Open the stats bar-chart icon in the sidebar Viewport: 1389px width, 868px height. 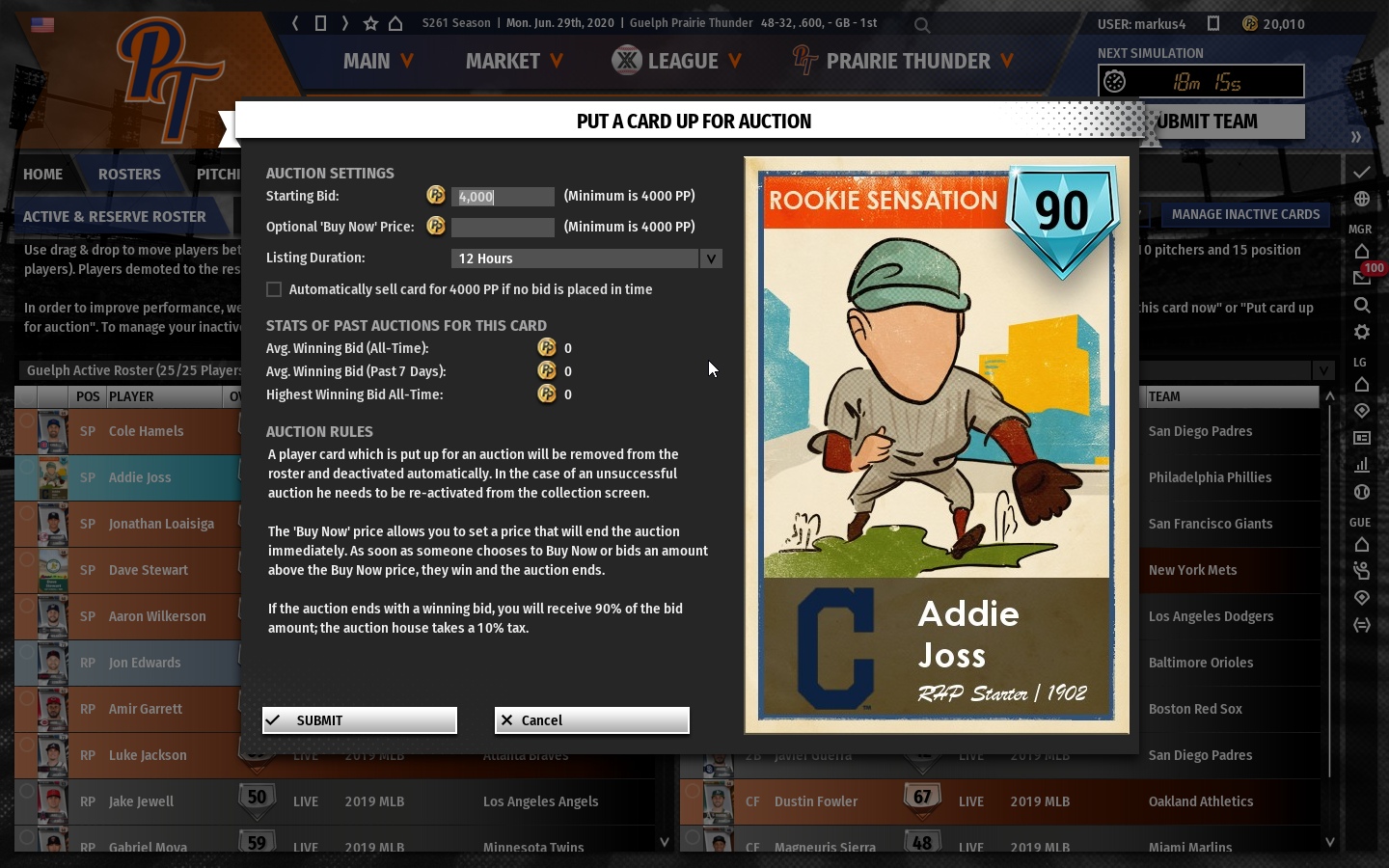[x=1362, y=465]
